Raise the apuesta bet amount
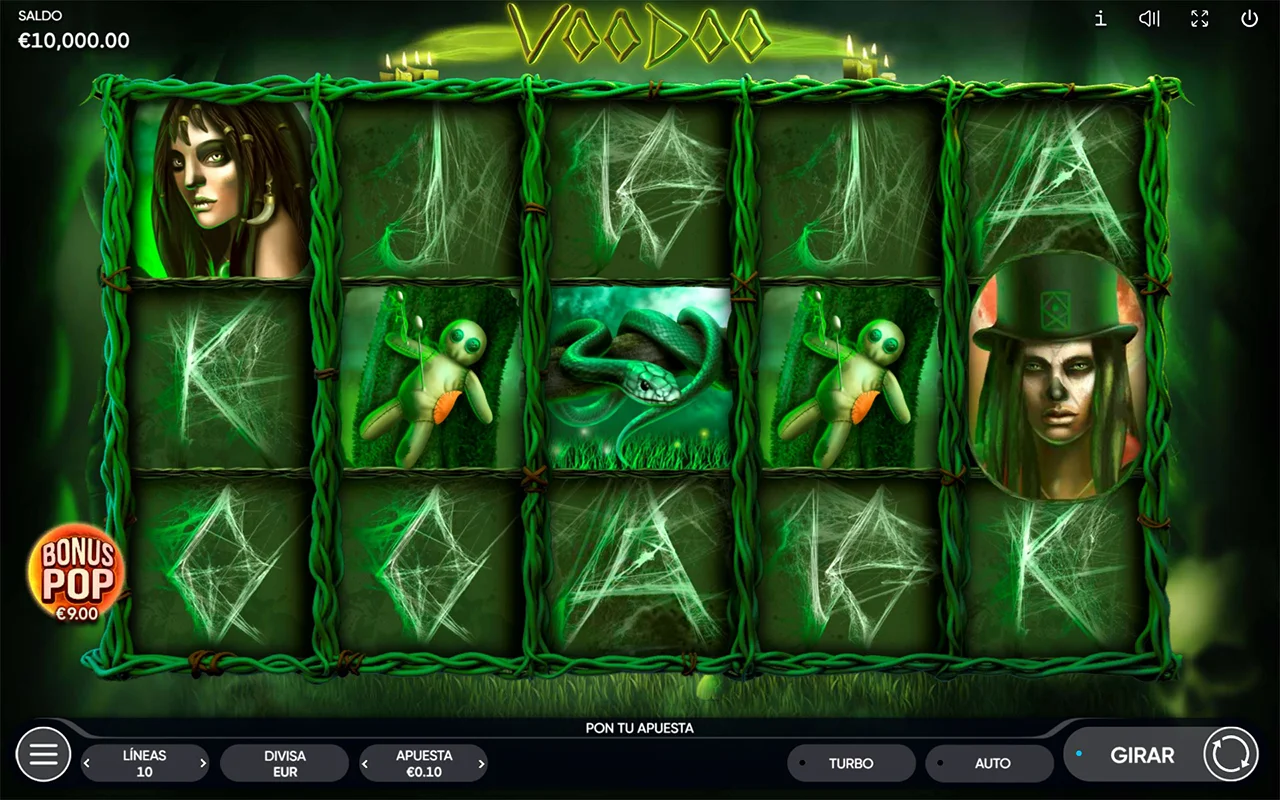The image size is (1280, 800). [481, 764]
